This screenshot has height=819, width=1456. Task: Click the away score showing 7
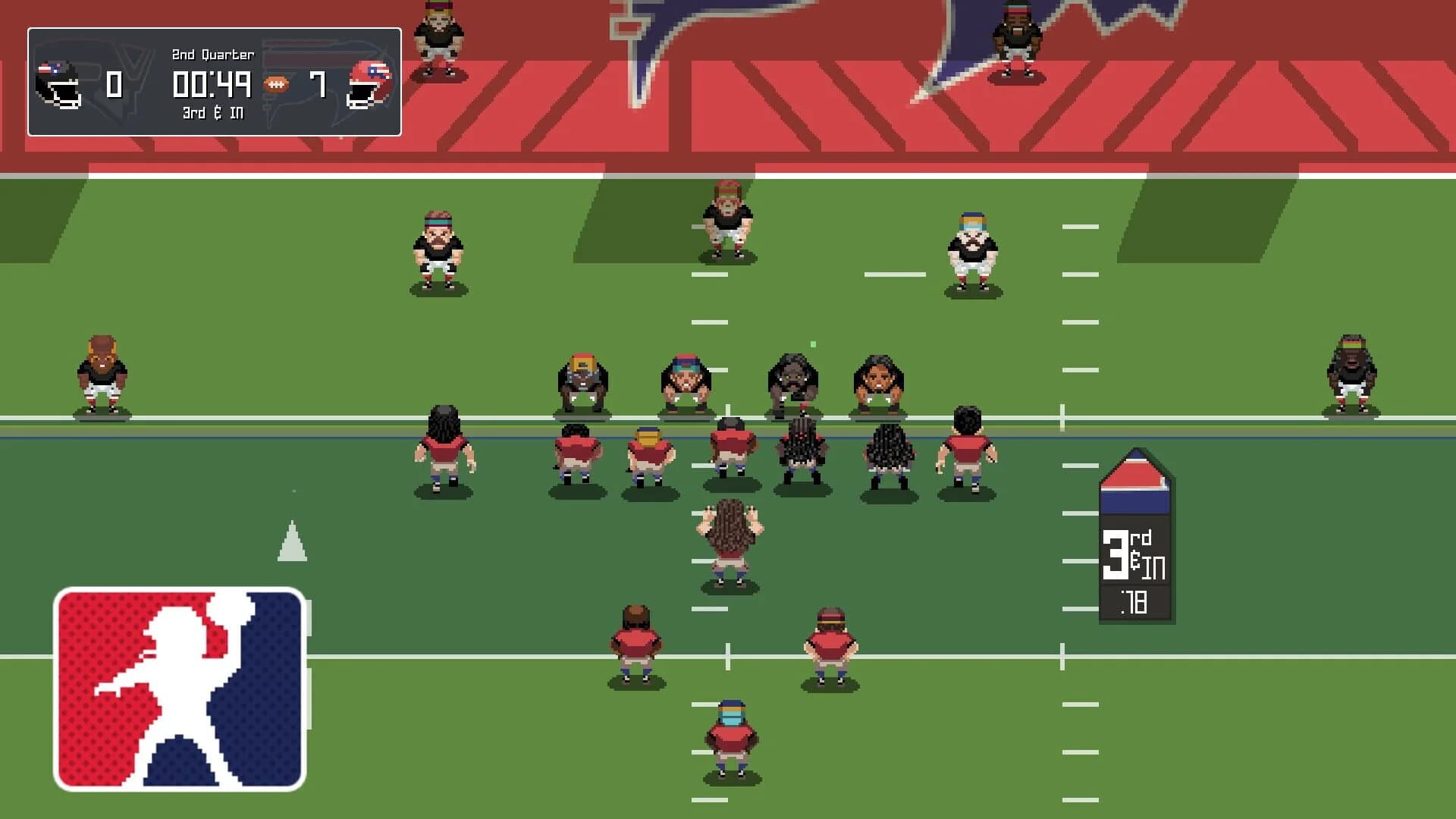click(x=318, y=83)
